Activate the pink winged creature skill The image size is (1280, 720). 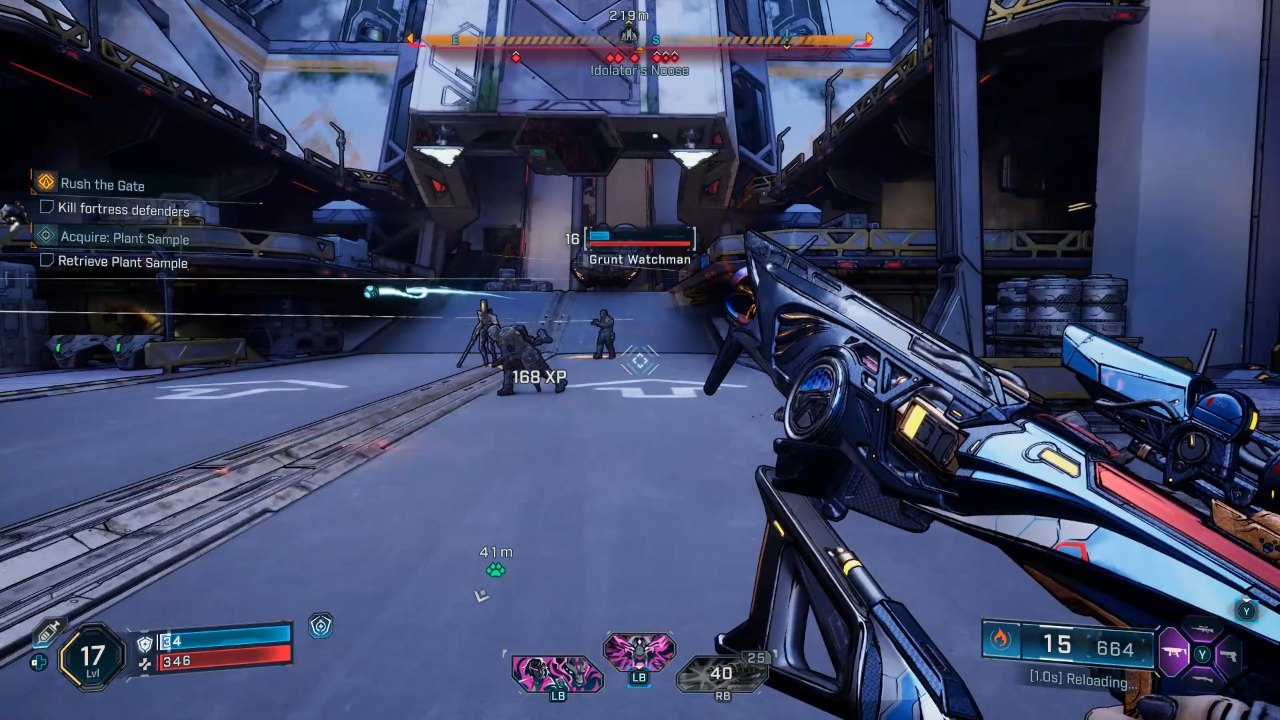(639, 652)
